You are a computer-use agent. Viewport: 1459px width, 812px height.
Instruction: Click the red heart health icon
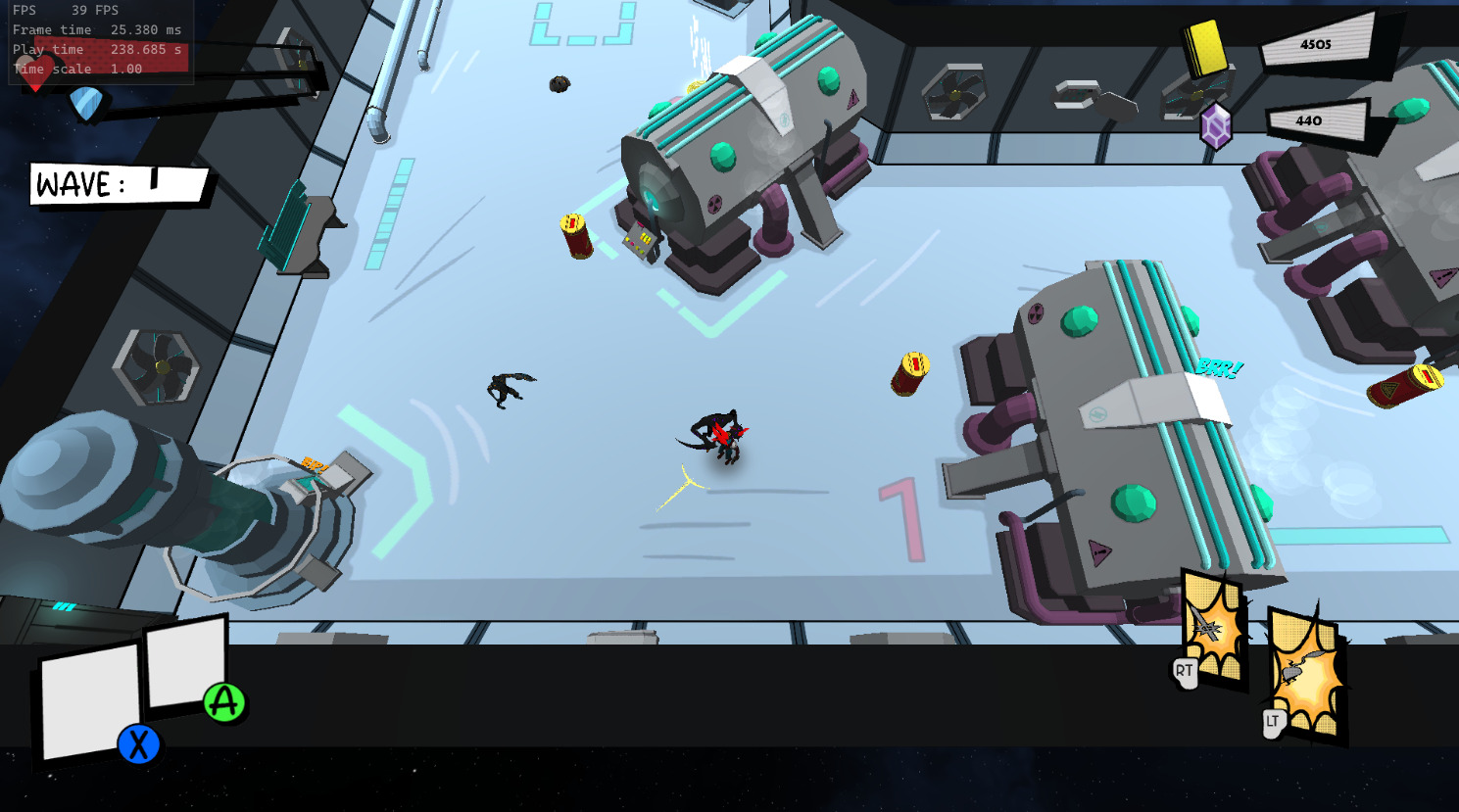(36, 72)
